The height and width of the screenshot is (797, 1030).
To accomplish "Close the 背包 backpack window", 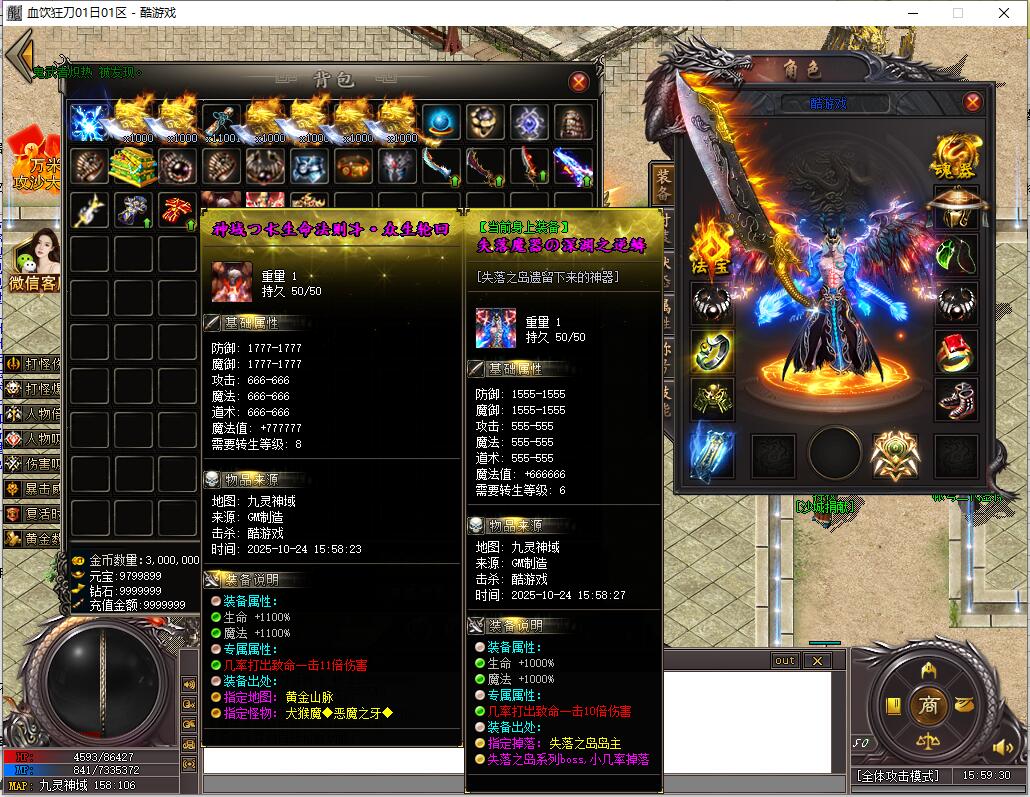I will (x=578, y=82).
